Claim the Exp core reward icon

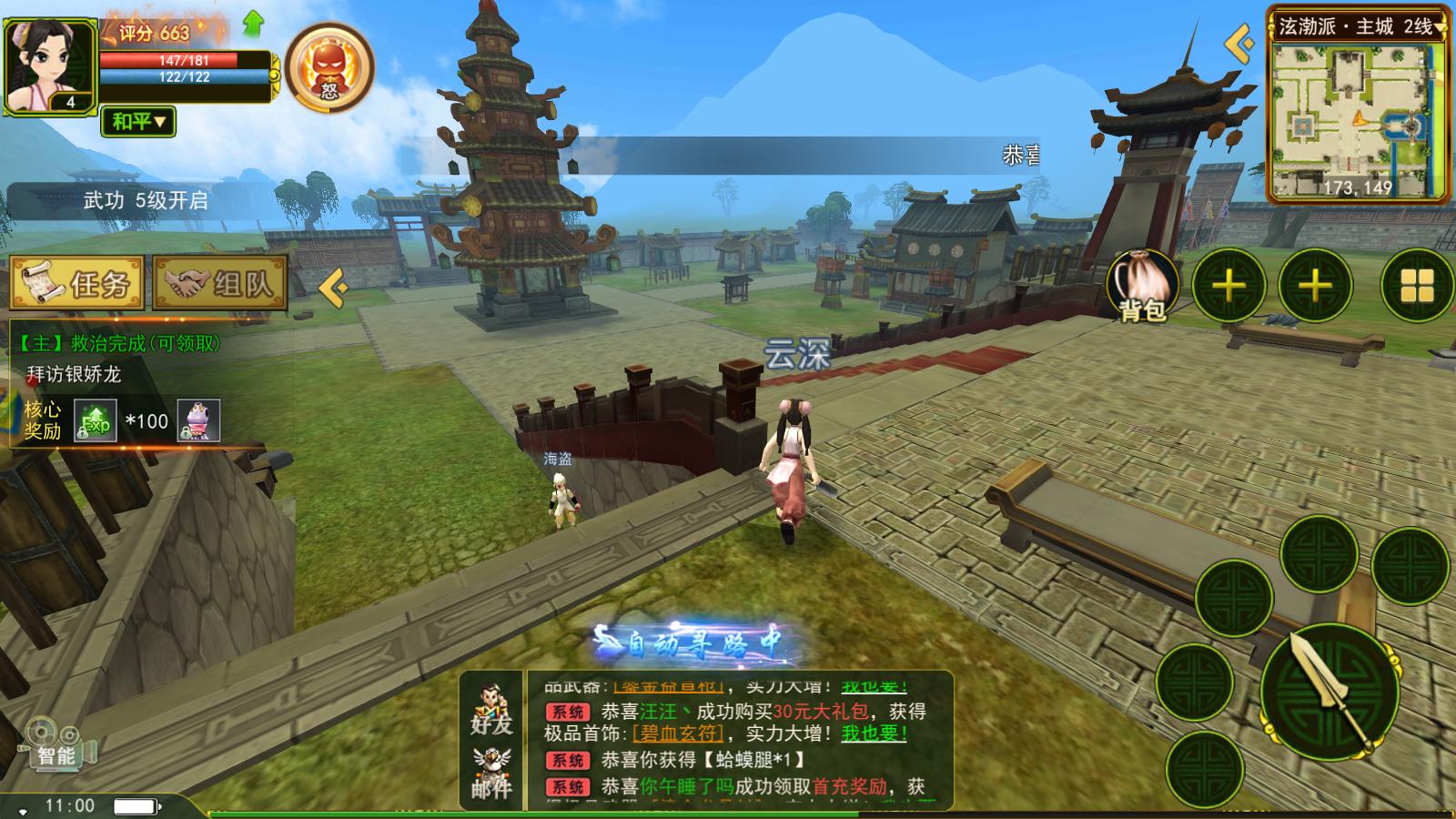[95, 420]
